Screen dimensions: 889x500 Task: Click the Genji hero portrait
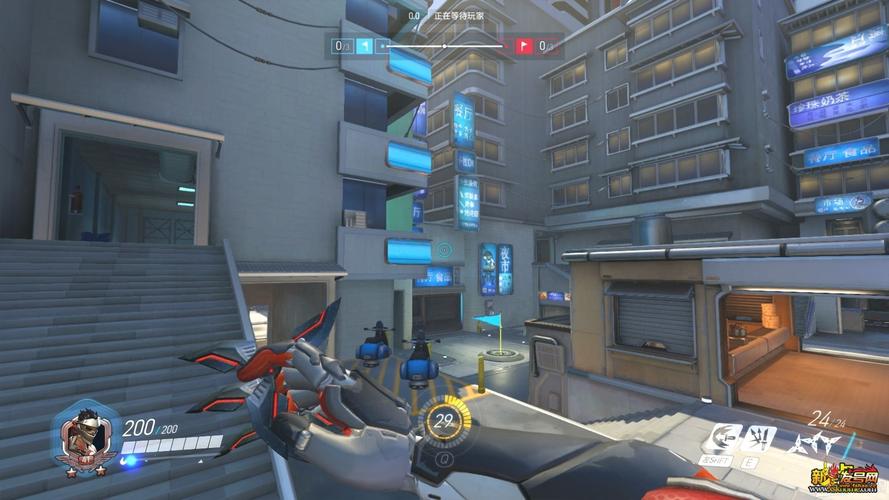87,439
